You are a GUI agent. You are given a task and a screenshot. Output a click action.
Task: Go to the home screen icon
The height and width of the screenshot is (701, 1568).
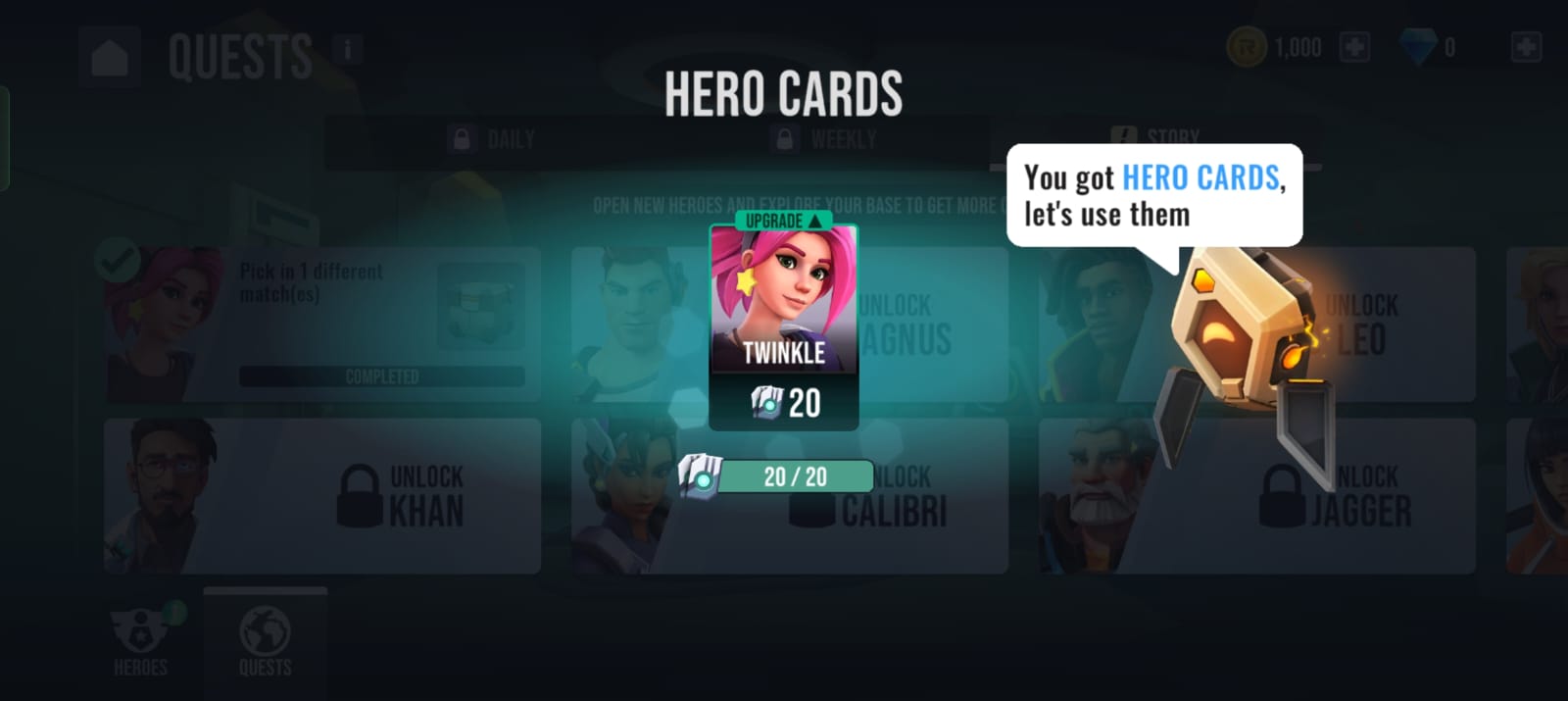coord(110,57)
